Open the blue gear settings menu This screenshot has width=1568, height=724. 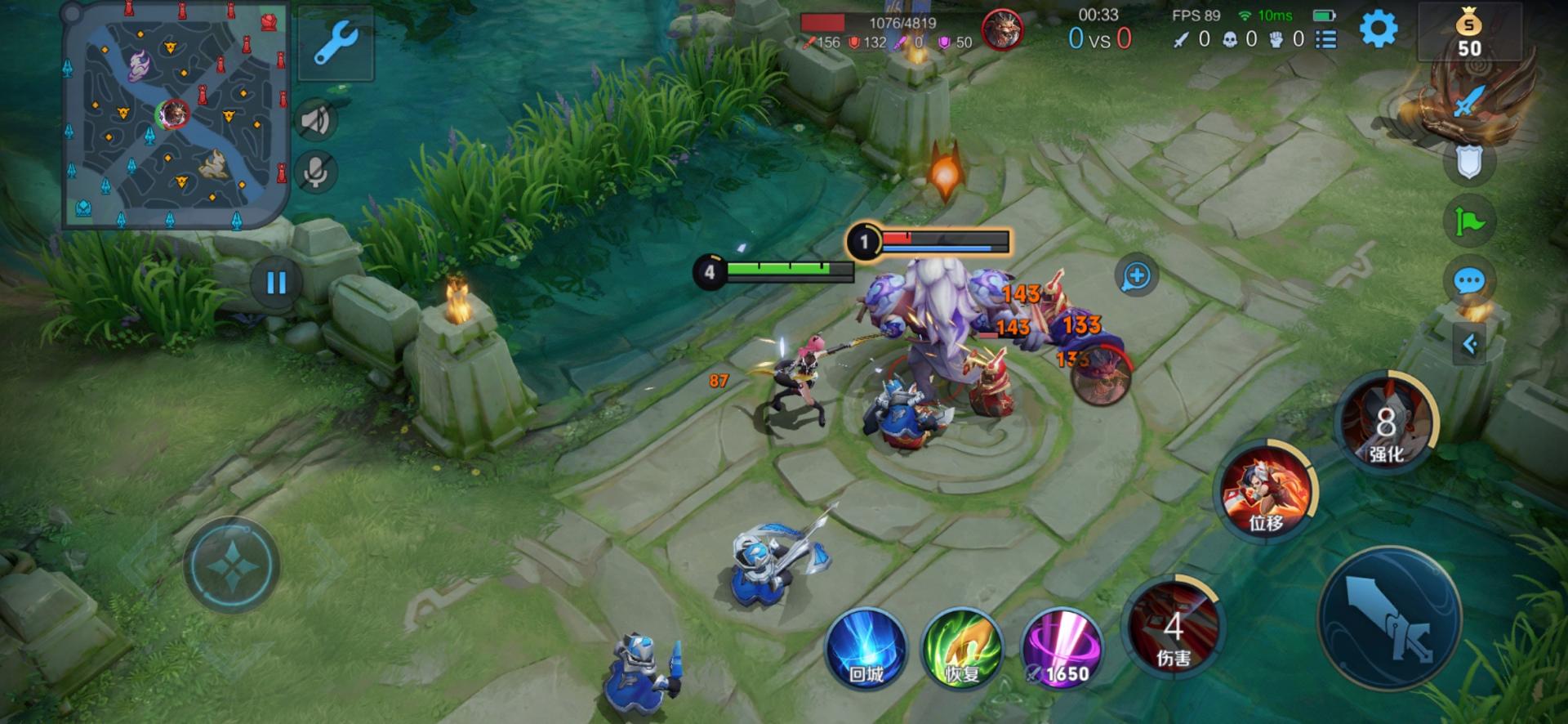tap(1378, 30)
